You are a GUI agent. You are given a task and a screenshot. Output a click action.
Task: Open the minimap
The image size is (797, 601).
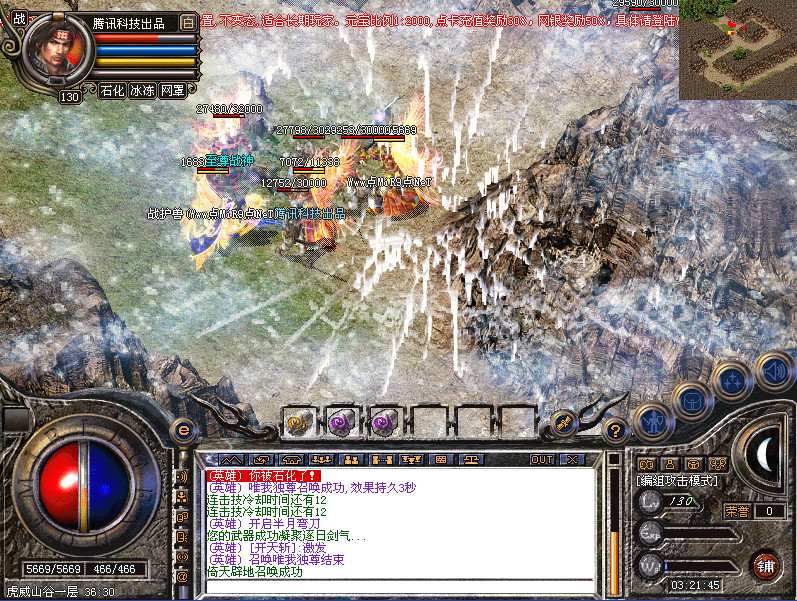pyautogui.click(x=737, y=50)
